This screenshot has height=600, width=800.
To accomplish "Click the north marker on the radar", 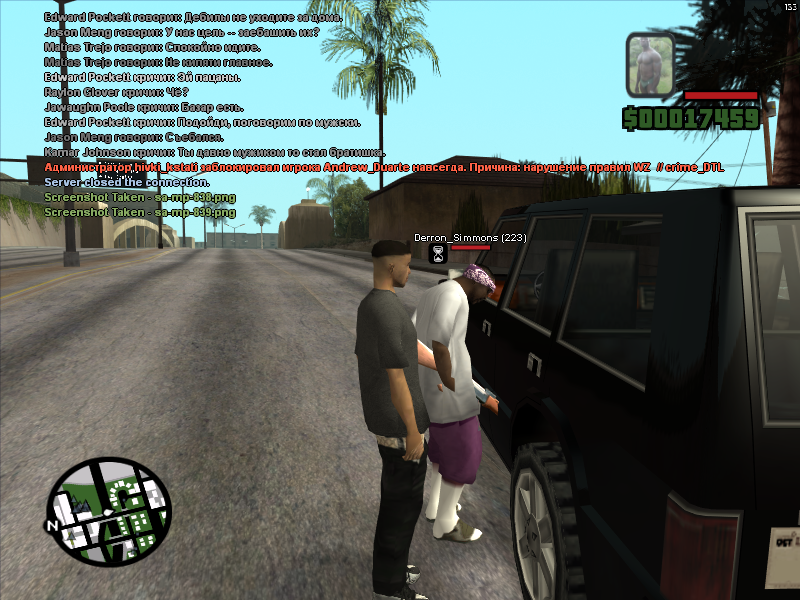I will [x=49, y=524].
